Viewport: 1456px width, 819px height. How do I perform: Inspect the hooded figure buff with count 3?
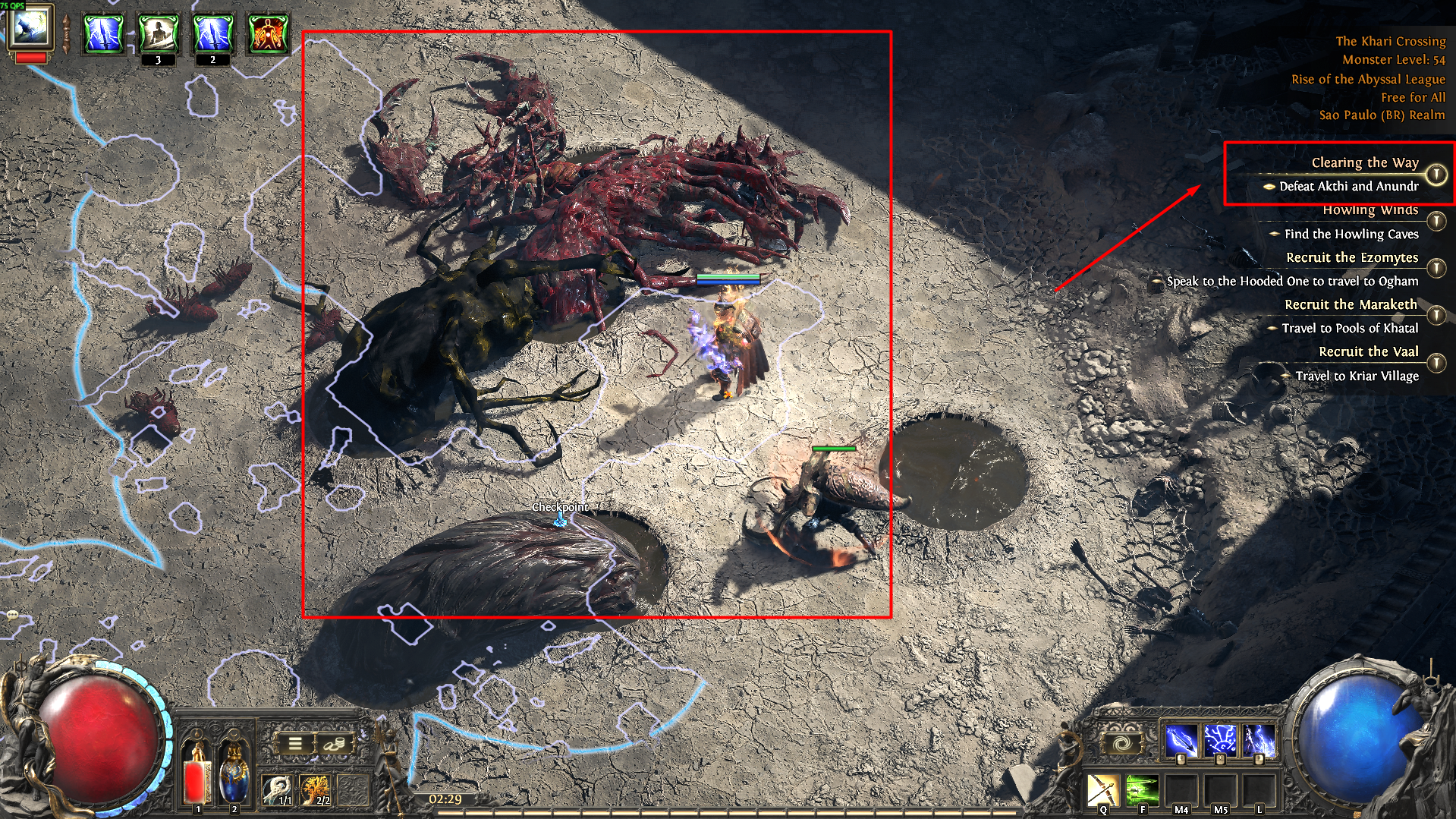coord(159,34)
